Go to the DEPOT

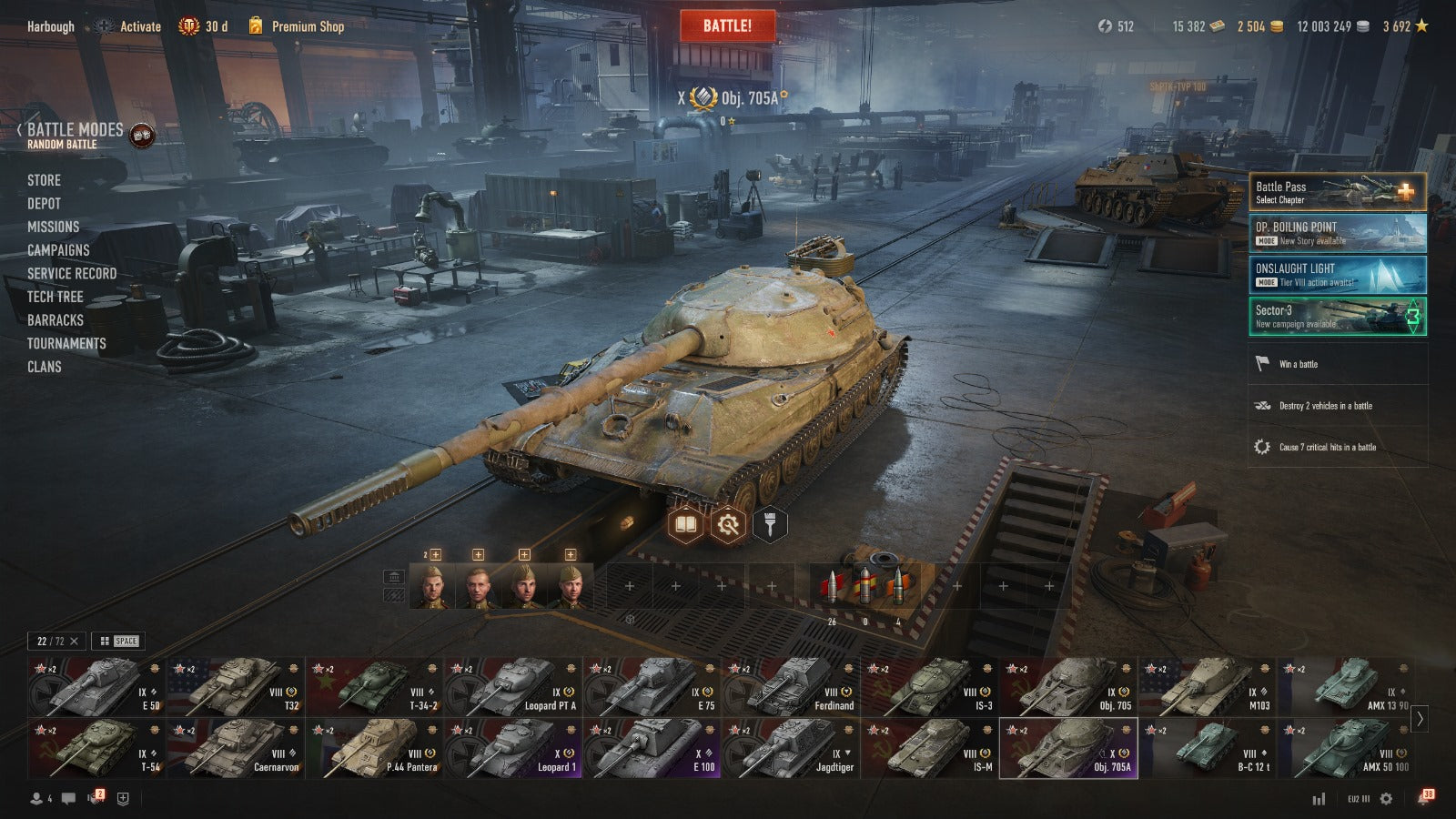tap(44, 204)
